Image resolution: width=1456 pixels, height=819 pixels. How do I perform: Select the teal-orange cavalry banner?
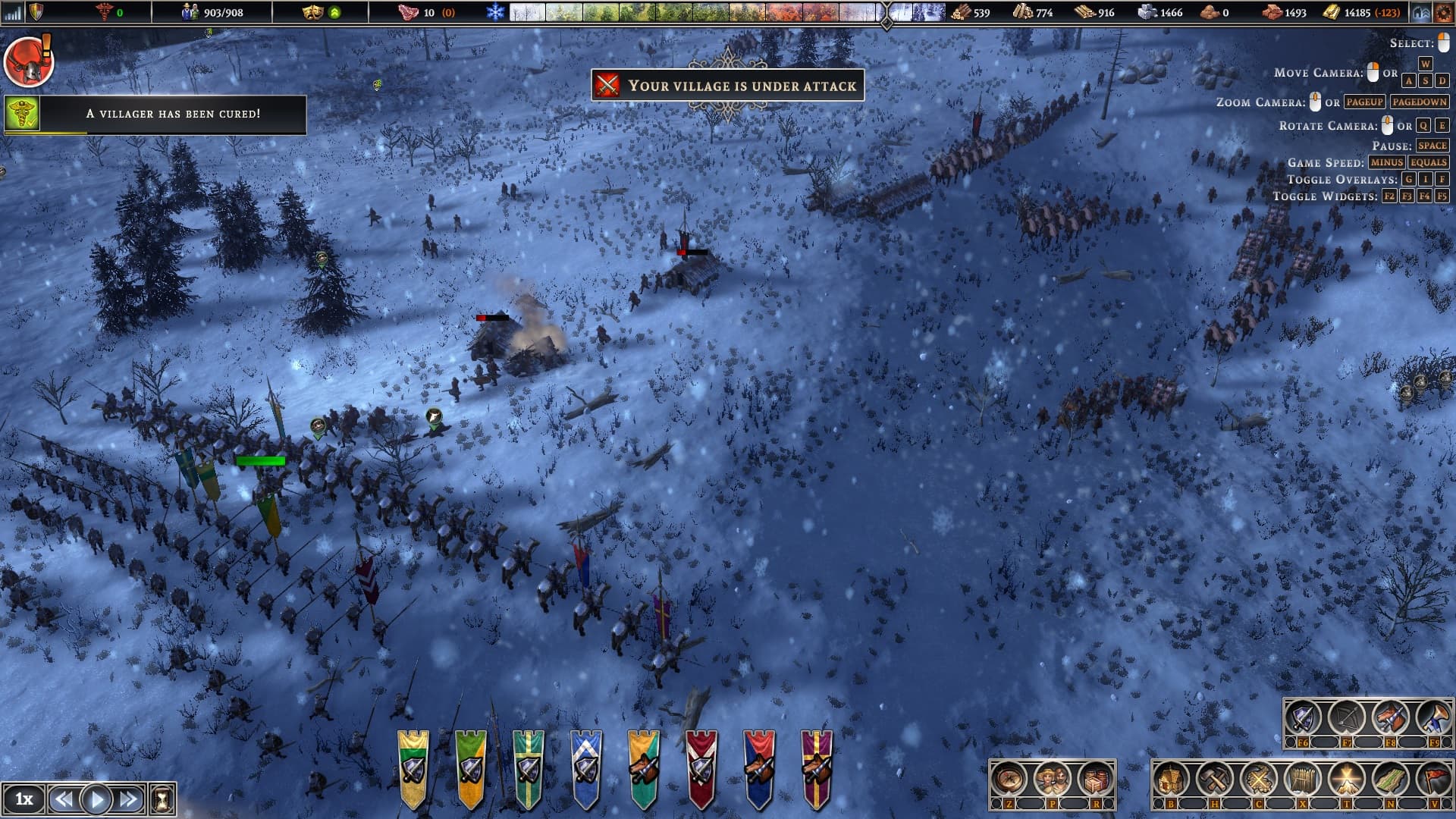(x=644, y=767)
